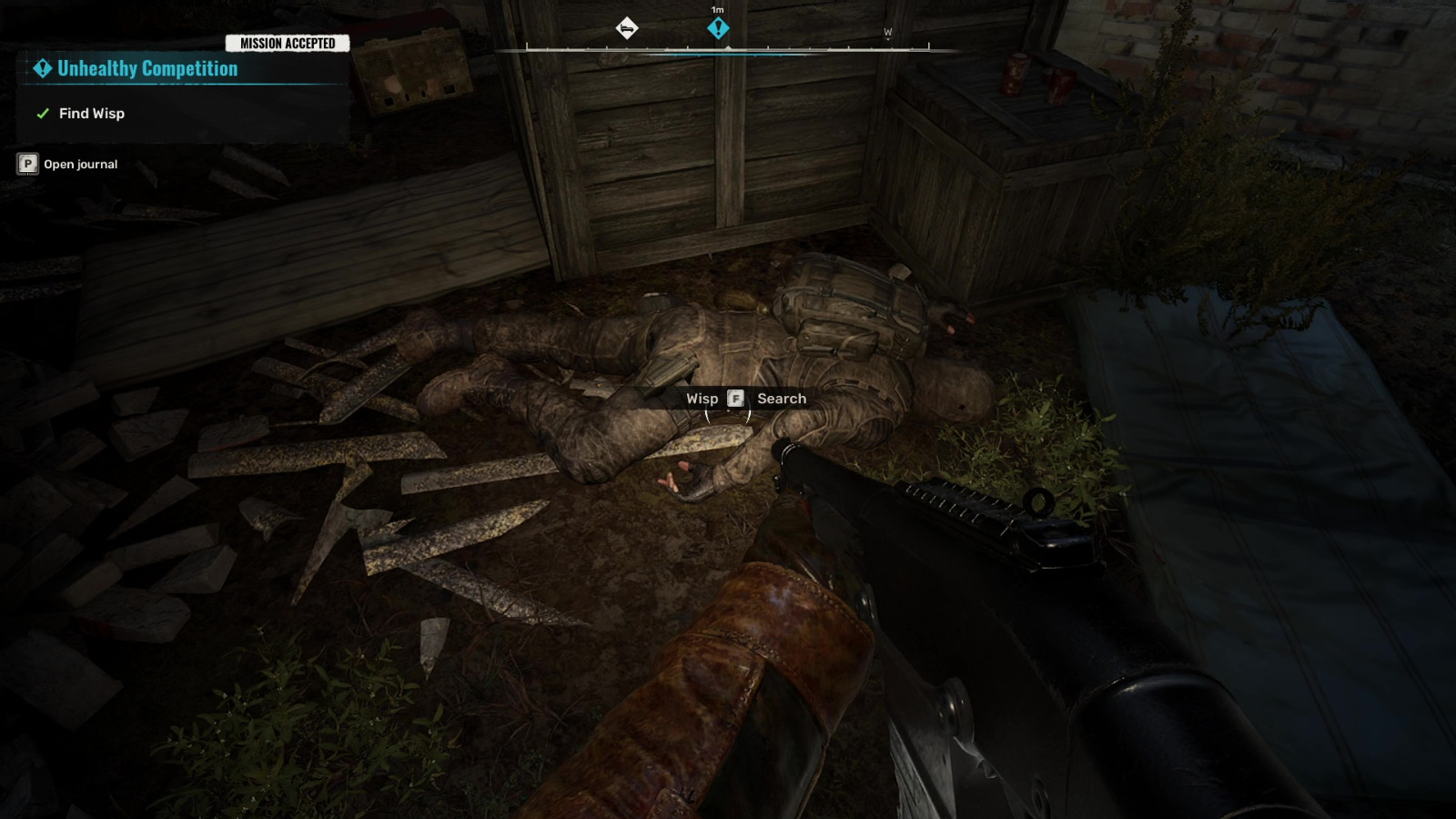Select the MISSION ACCEPTED banner
The width and height of the screenshot is (1456, 819).
point(287,42)
